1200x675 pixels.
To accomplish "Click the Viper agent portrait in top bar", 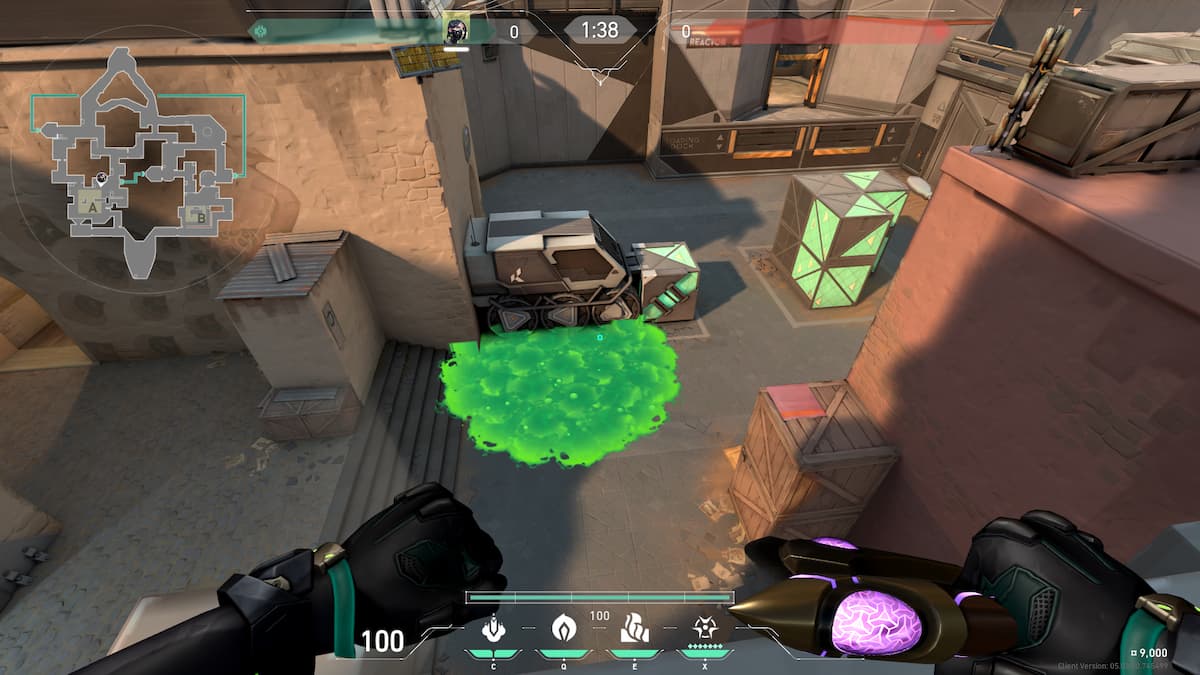I will 456,29.
